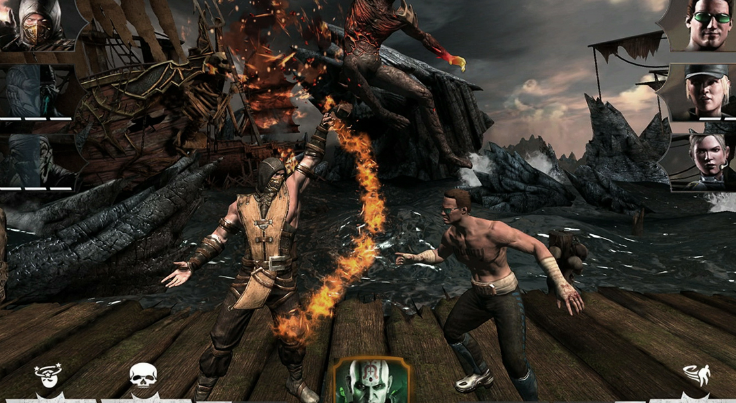Tap the Quan Chi card at the bottom

pos(370,381)
